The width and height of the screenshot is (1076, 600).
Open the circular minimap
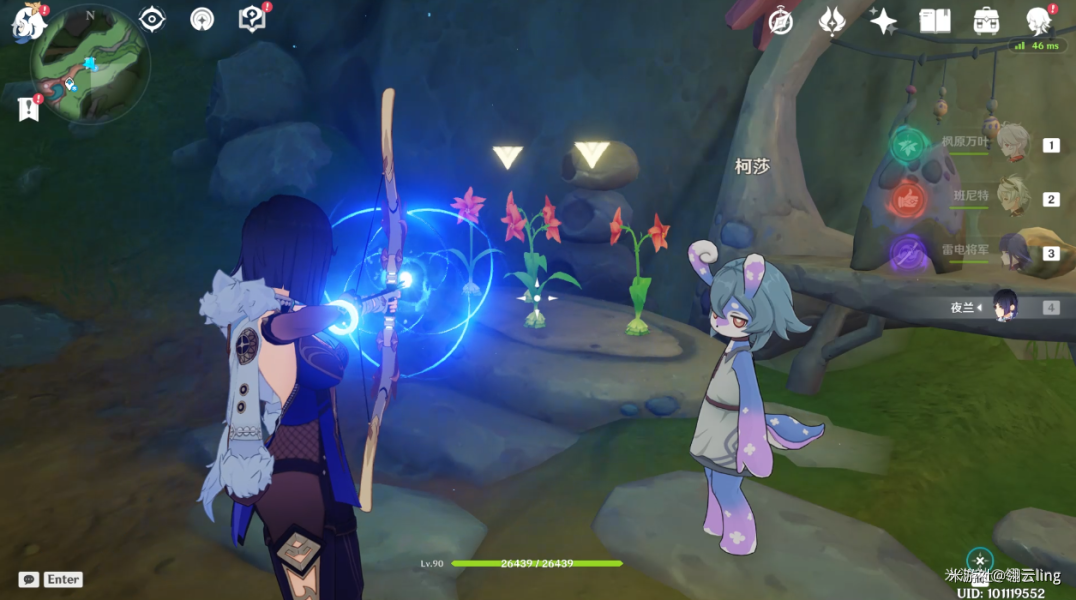(x=90, y=64)
